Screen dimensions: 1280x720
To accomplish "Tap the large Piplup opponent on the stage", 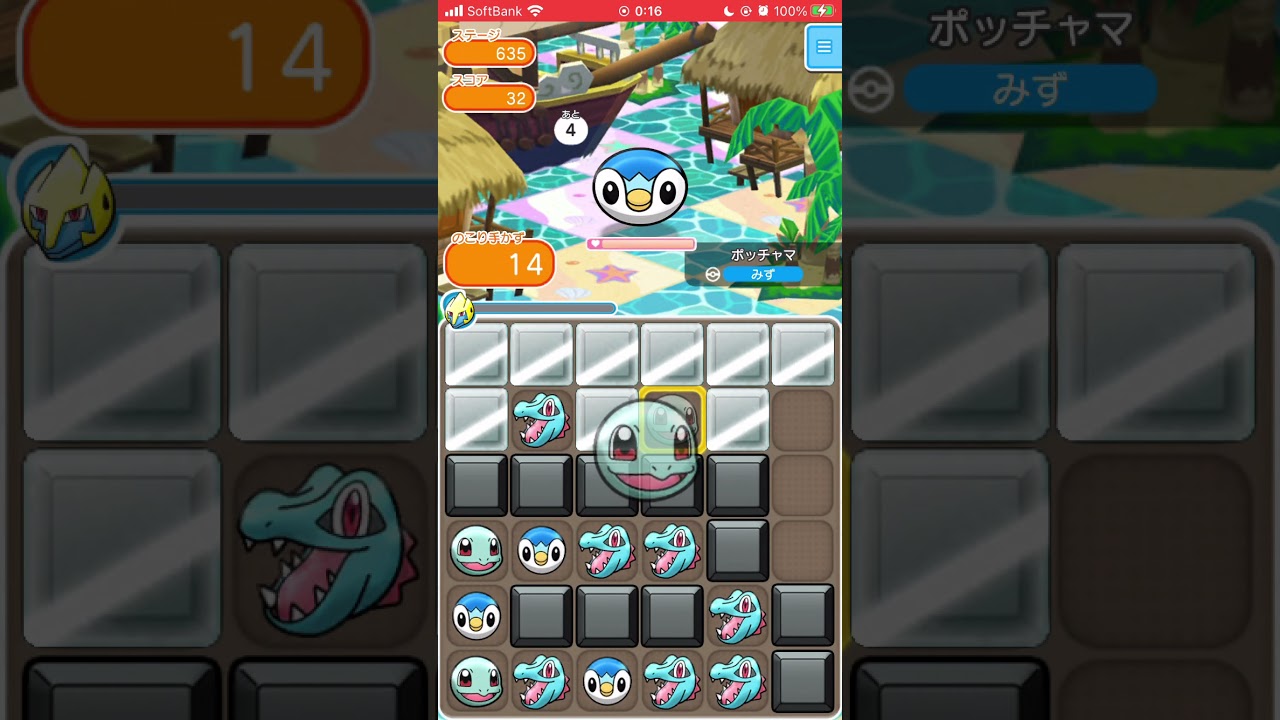I will tap(640, 185).
